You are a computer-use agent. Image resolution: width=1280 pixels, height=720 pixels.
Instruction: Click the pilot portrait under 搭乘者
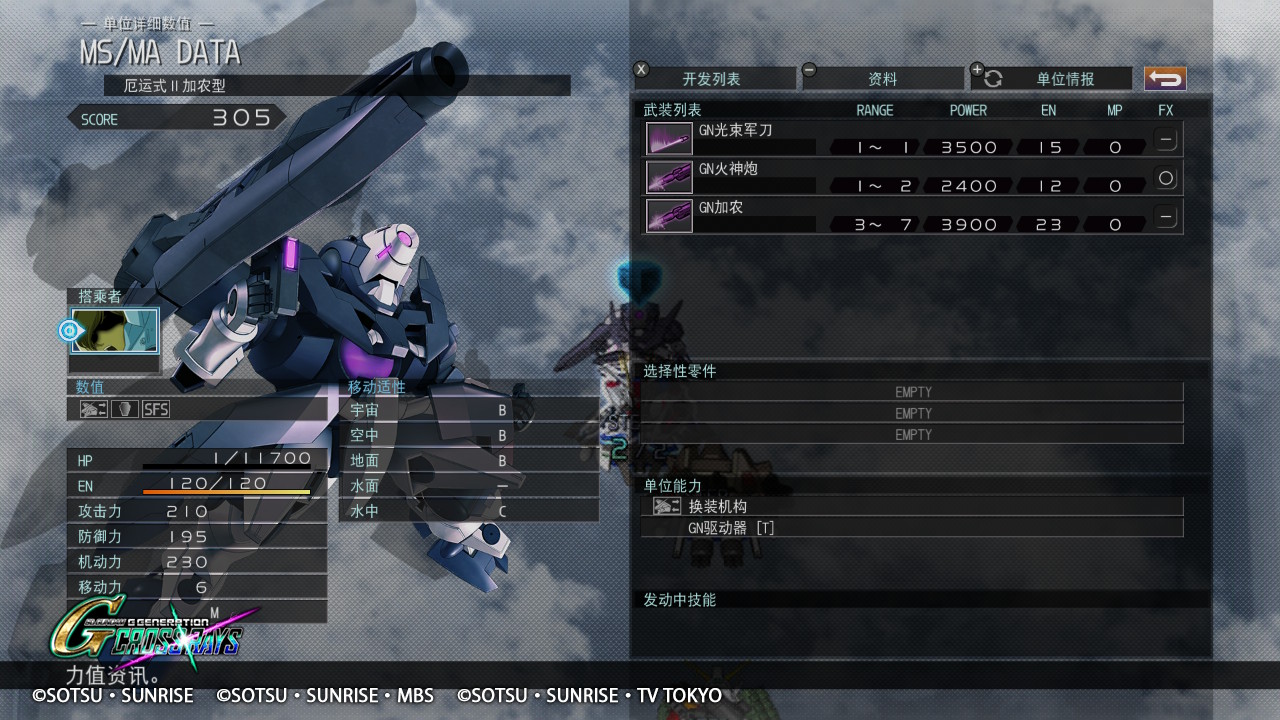click(x=115, y=331)
